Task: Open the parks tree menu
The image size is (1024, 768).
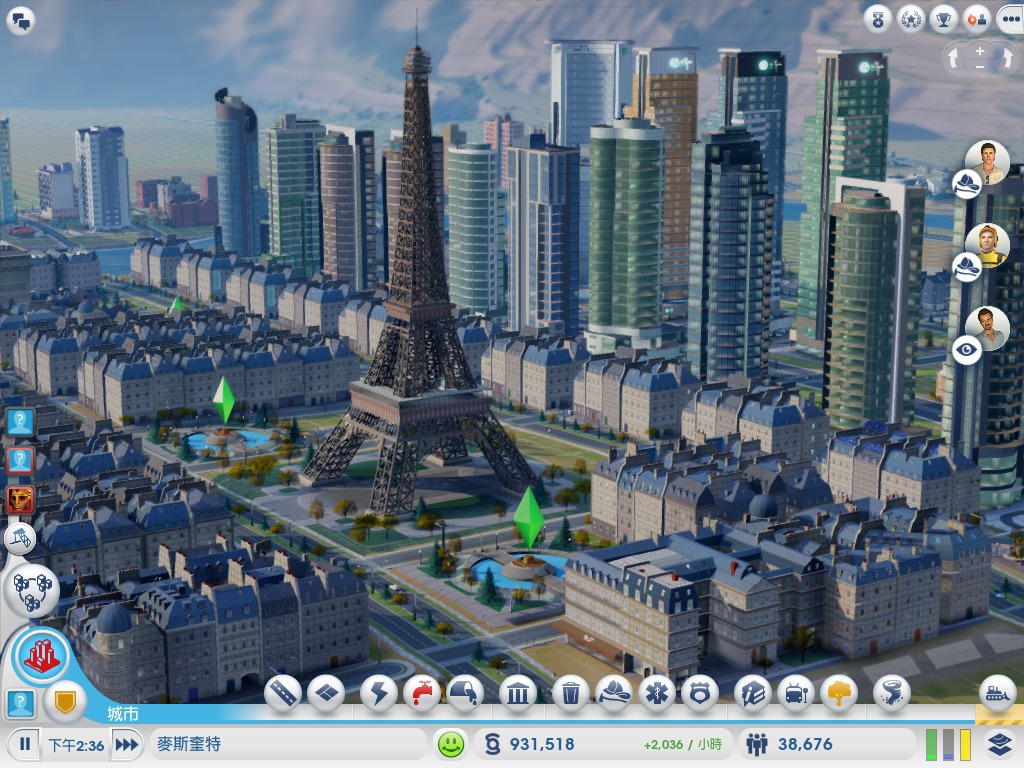Action: (839, 692)
